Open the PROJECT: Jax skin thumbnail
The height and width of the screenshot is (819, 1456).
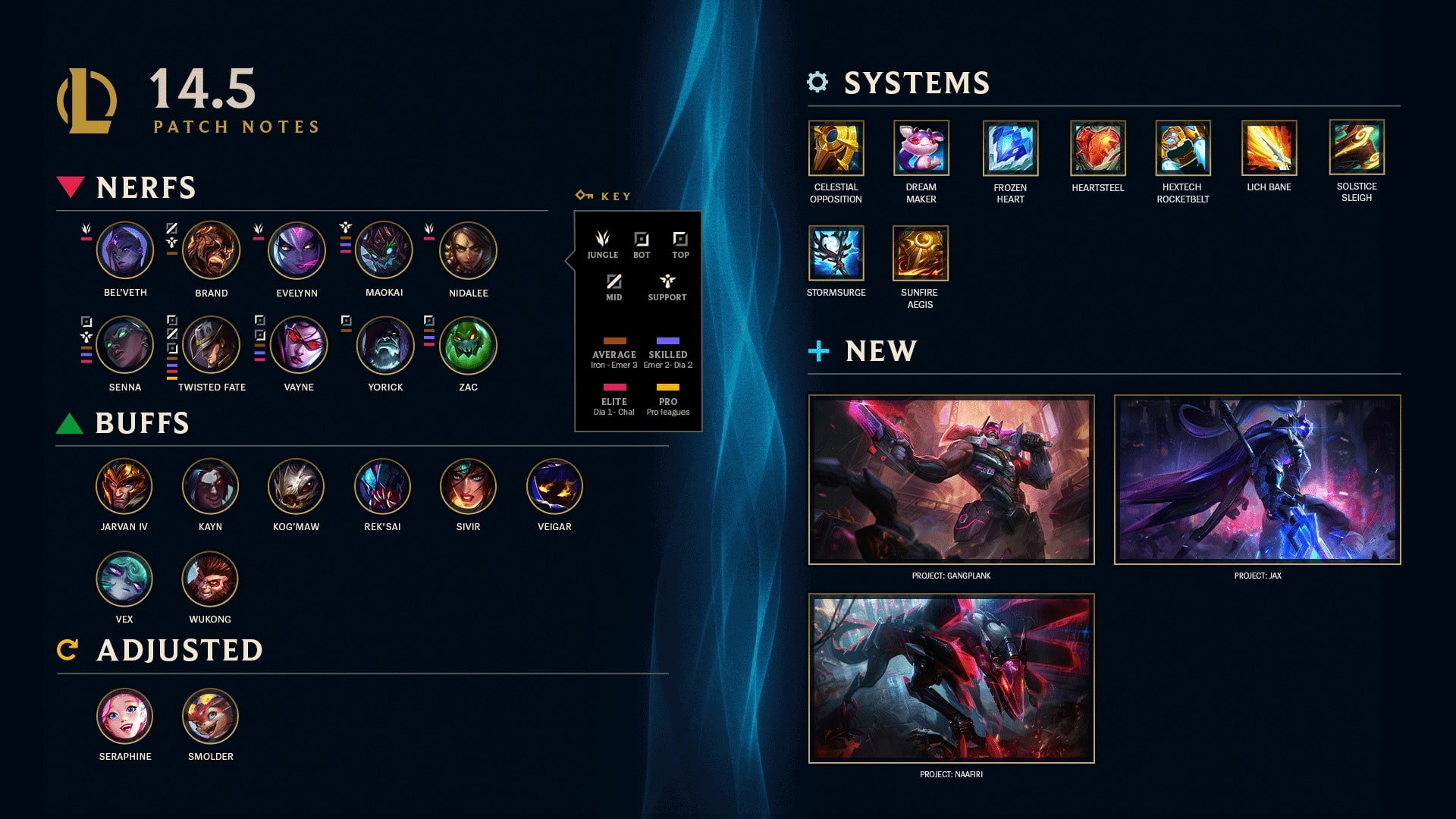[1257, 479]
